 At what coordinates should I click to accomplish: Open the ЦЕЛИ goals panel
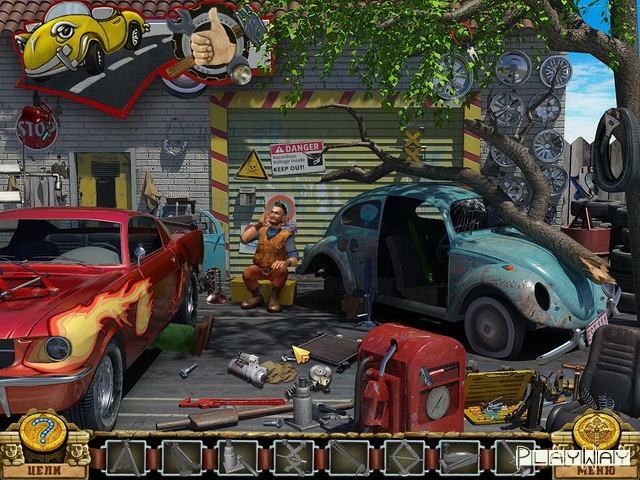coord(43,468)
